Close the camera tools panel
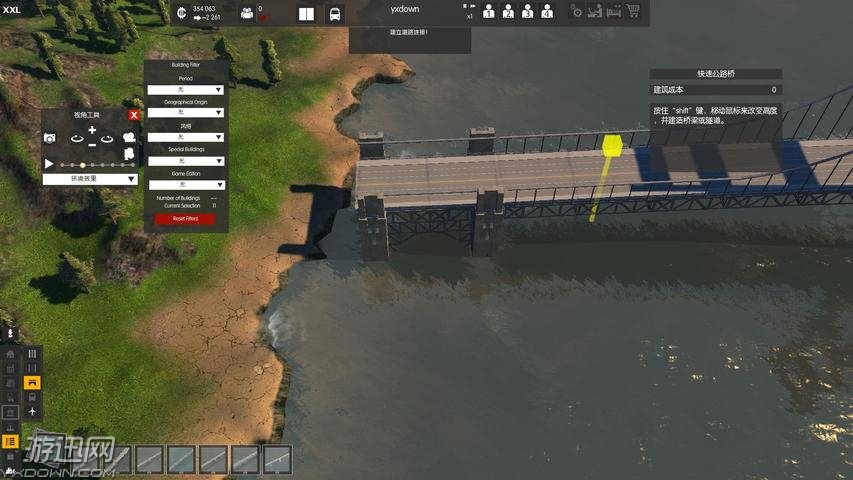The height and width of the screenshot is (480, 853). click(134, 115)
